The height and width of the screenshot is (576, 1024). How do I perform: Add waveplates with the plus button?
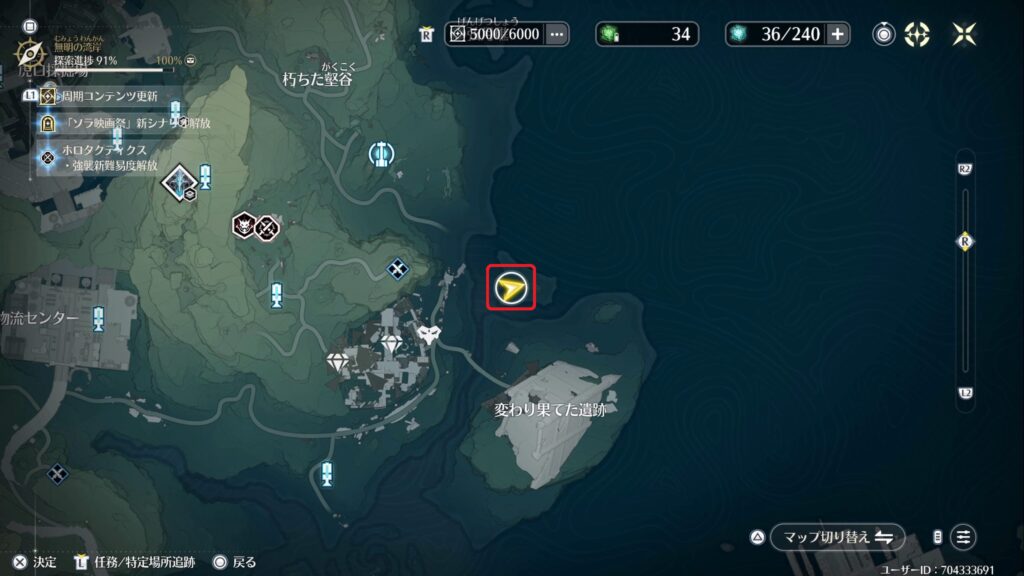[x=838, y=34]
